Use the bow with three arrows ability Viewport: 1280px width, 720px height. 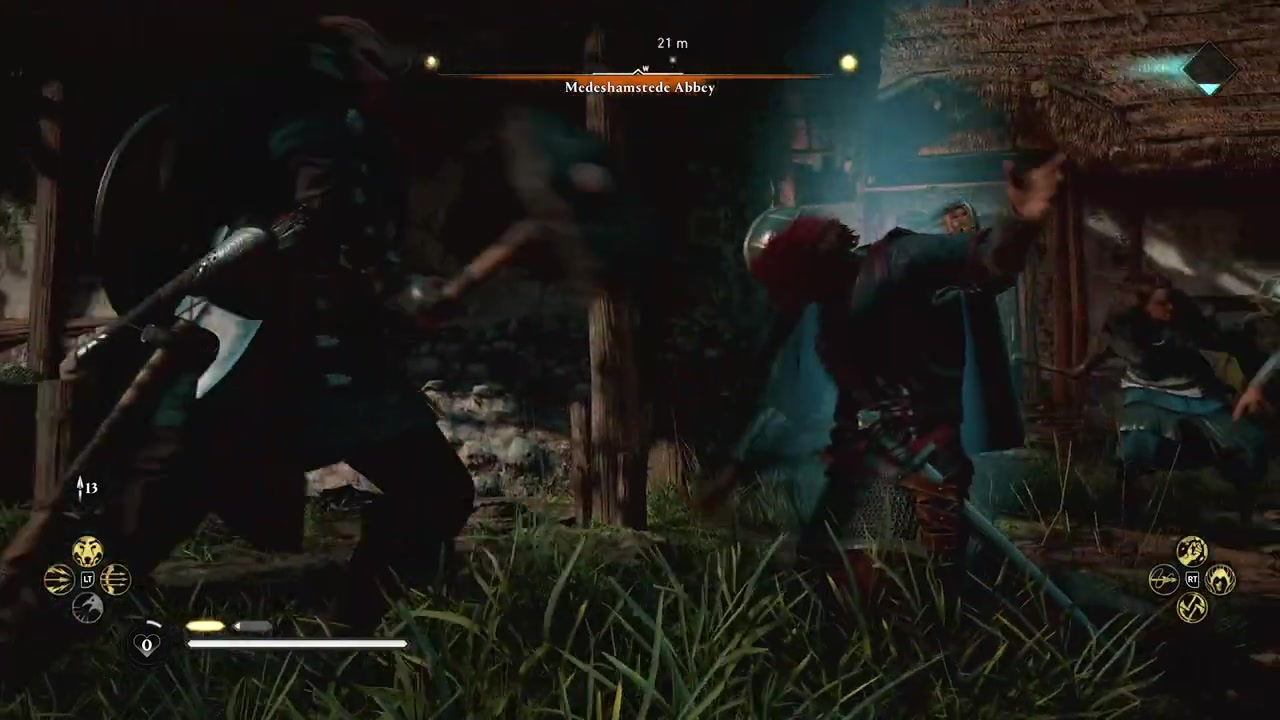click(x=115, y=579)
